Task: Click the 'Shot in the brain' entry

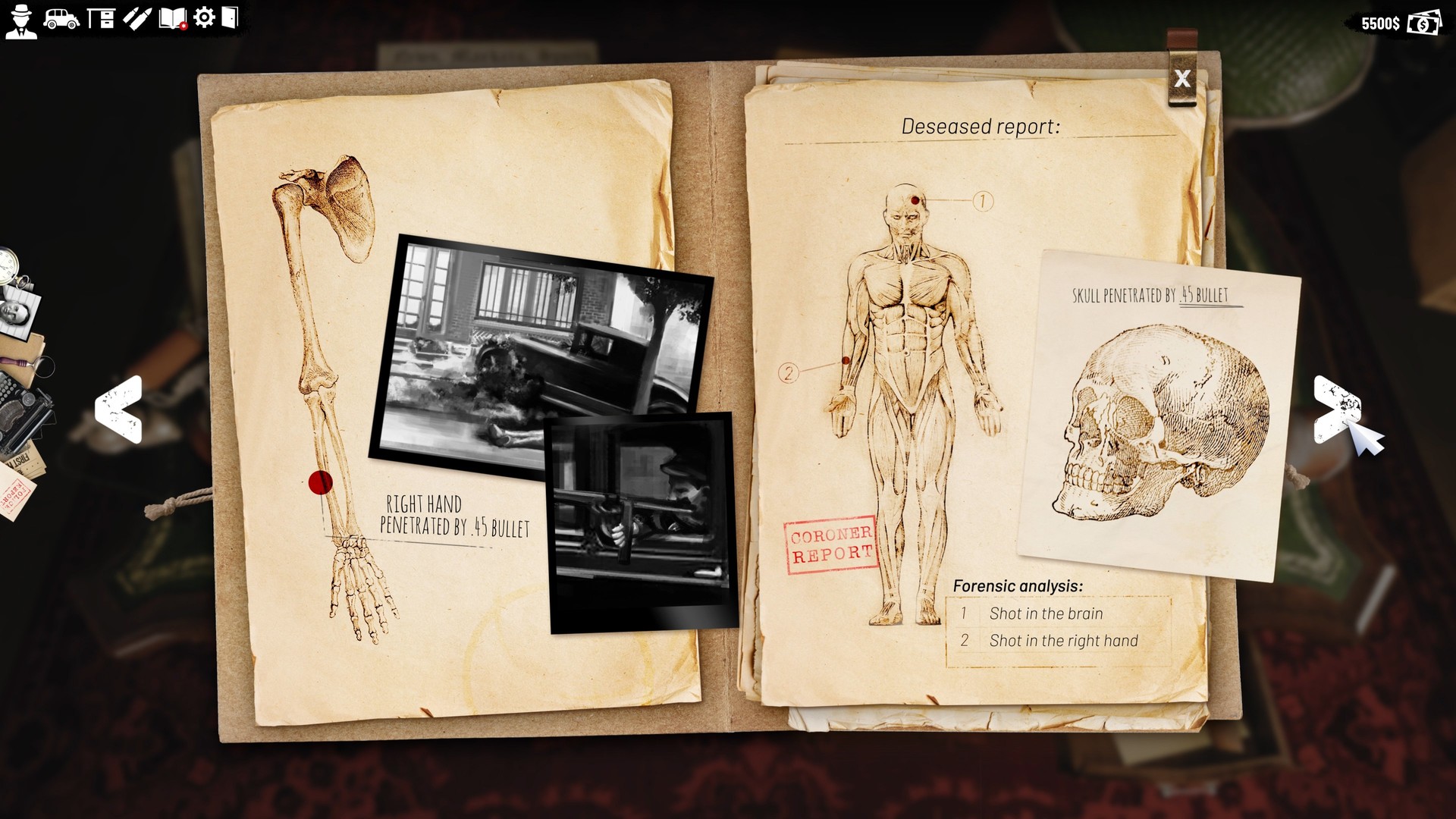Action: [1044, 614]
